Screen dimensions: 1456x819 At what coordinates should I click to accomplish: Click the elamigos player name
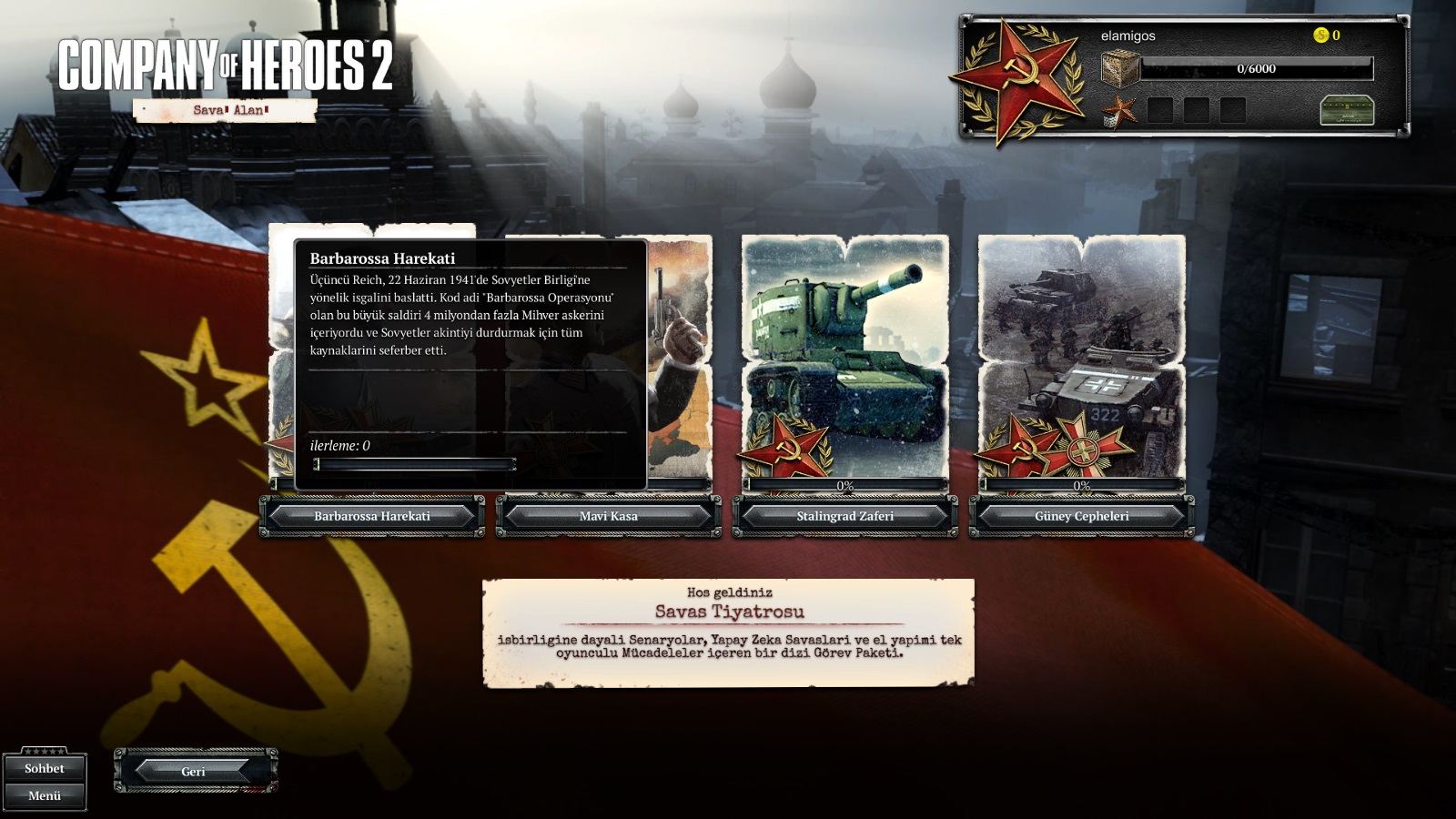[x=1127, y=35]
